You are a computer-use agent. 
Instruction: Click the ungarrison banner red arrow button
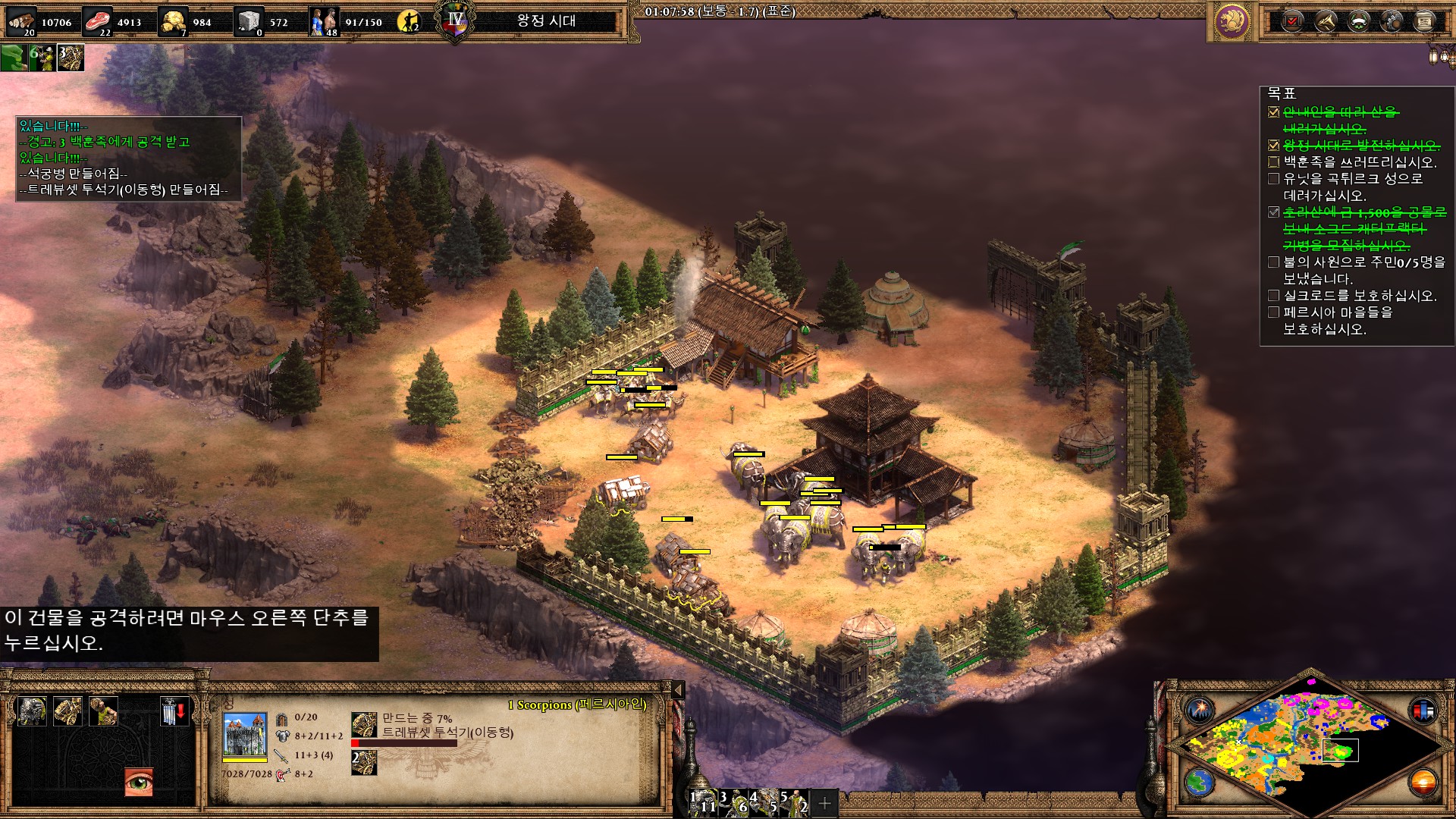pyautogui.click(x=174, y=711)
